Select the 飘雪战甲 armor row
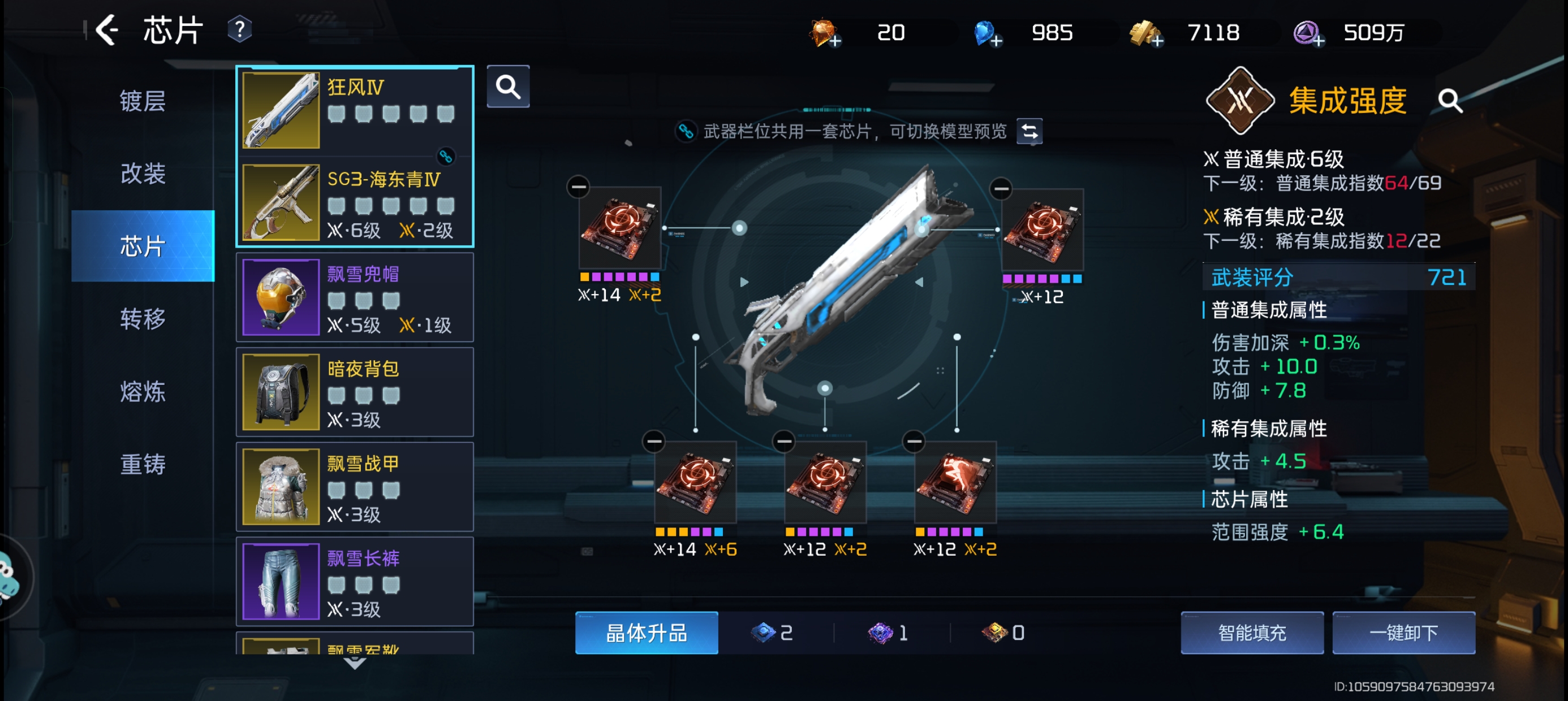 (355, 487)
